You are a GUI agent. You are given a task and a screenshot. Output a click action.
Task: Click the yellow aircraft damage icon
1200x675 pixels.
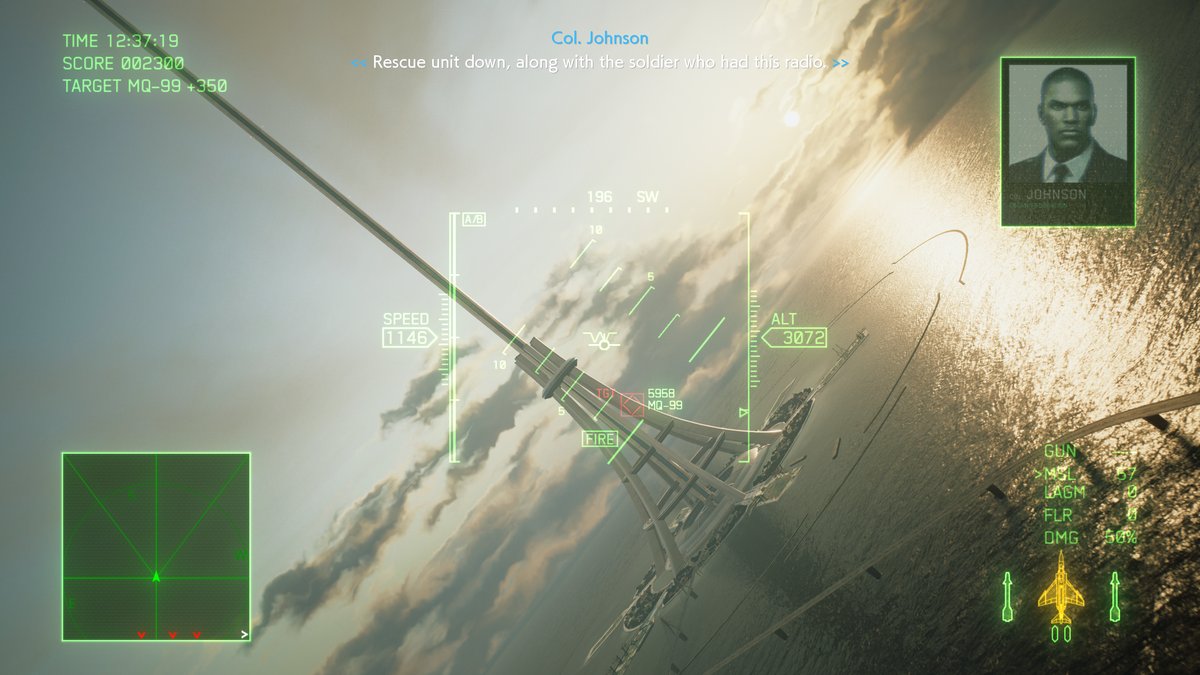tap(1060, 595)
